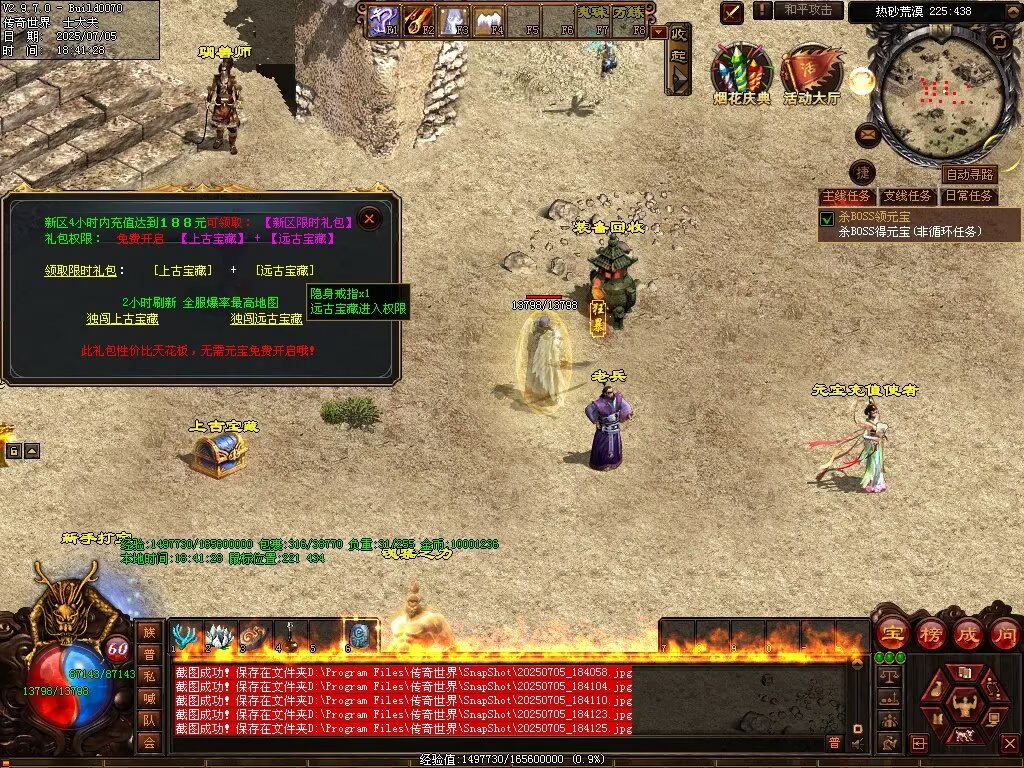Select the 私 private chat channel
Screen dimensions: 1024x768
[x=149, y=675]
